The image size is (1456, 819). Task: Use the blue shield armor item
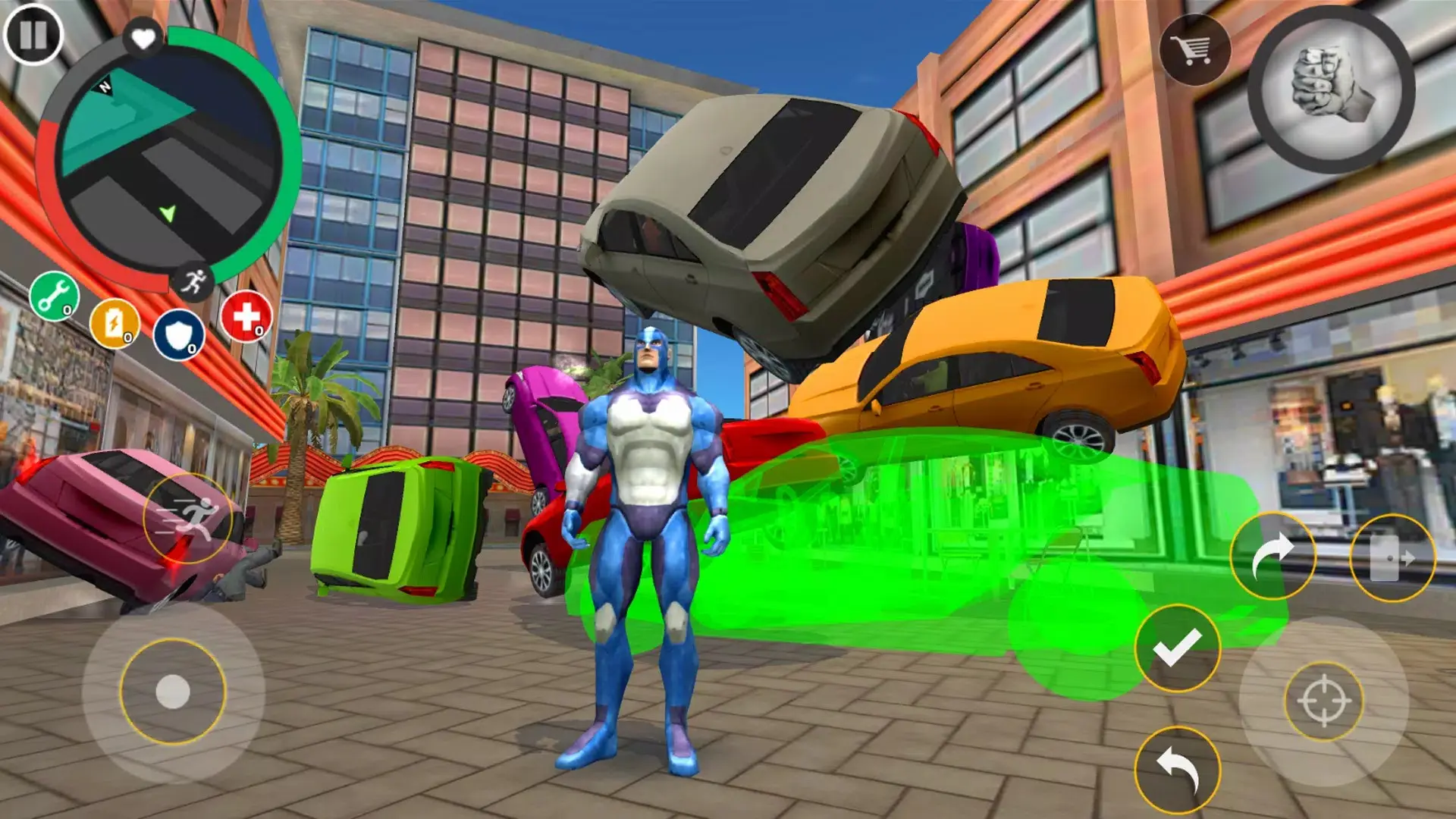click(179, 334)
